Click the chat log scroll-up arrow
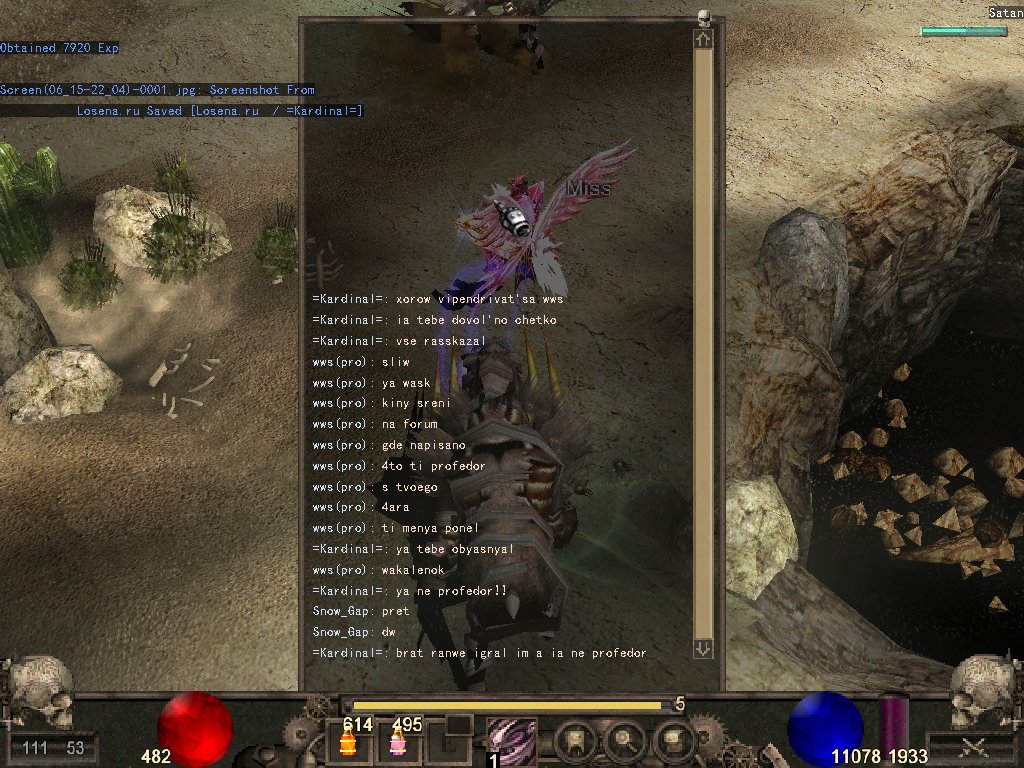Image resolution: width=1024 pixels, height=768 pixels. 703,39
